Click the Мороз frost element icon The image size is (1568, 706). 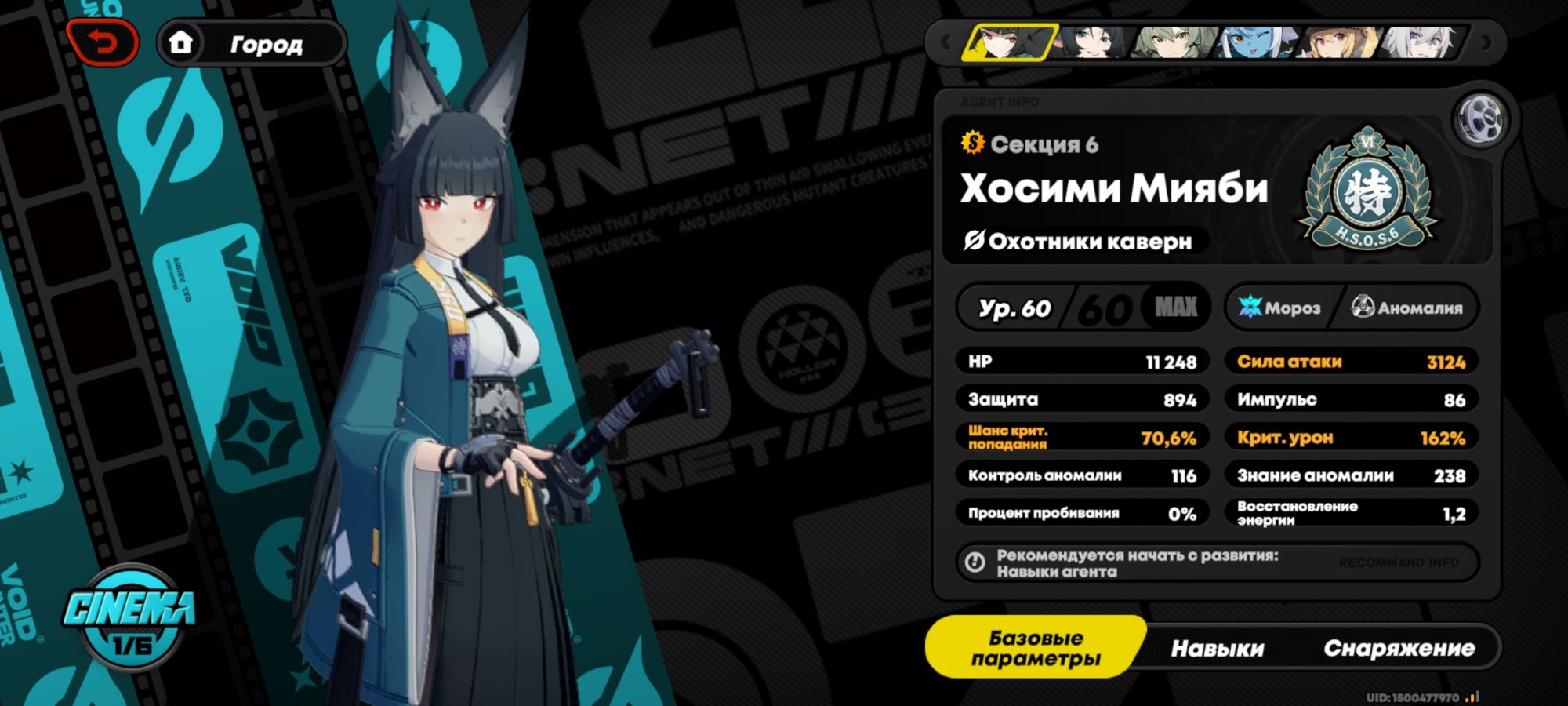coord(1252,308)
